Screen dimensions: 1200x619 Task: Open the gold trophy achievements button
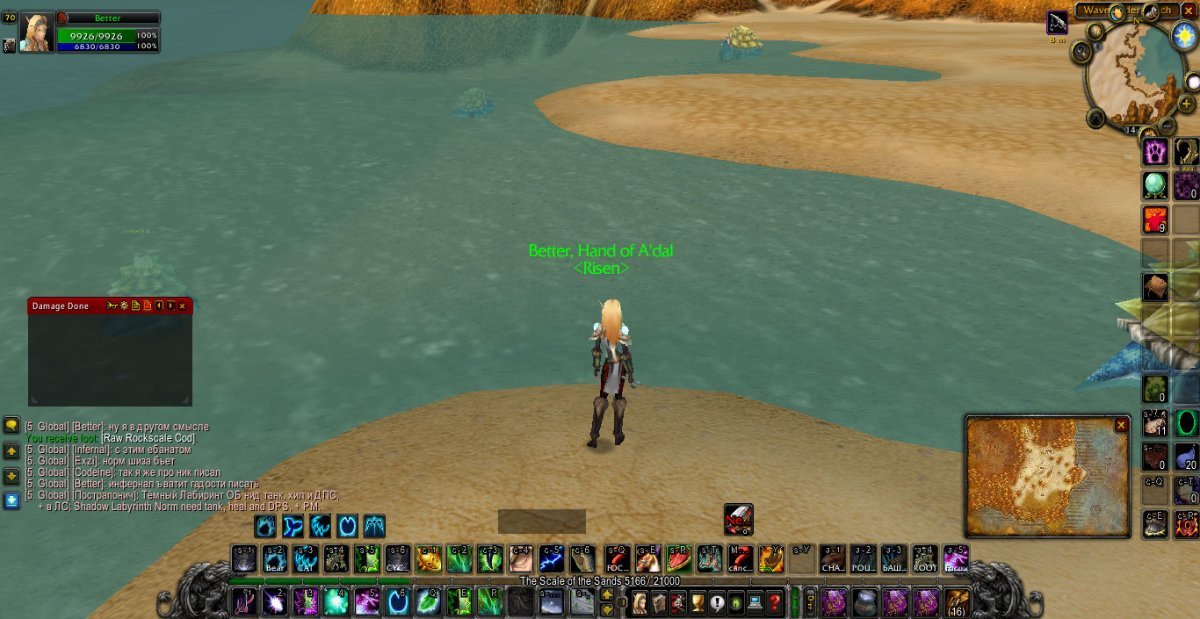click(x=697, y=602)
